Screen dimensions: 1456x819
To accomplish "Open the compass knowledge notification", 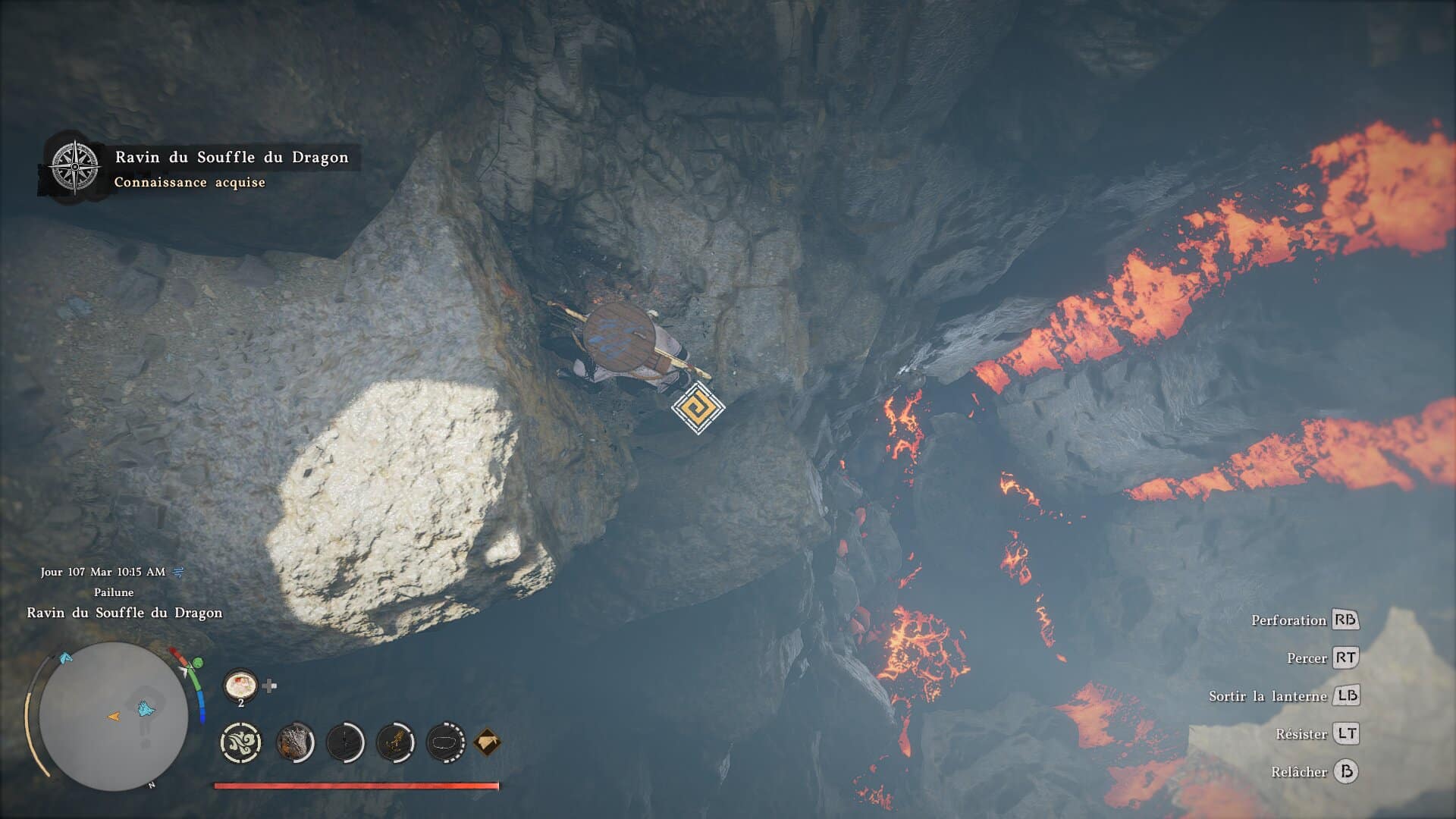I will point(74,166).
